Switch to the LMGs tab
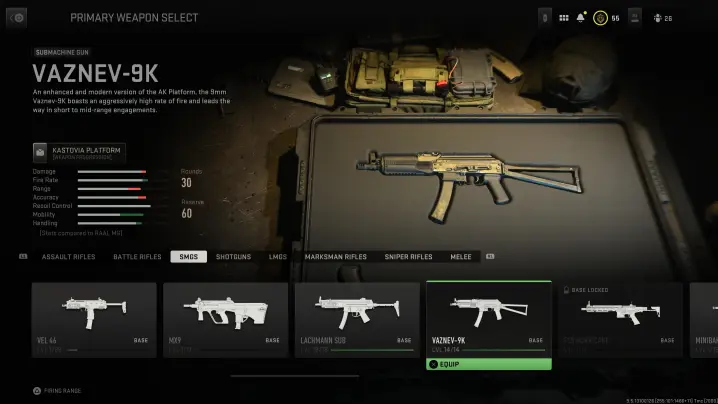The height and width of the screenshot is (404, 718). pos(278,257)
